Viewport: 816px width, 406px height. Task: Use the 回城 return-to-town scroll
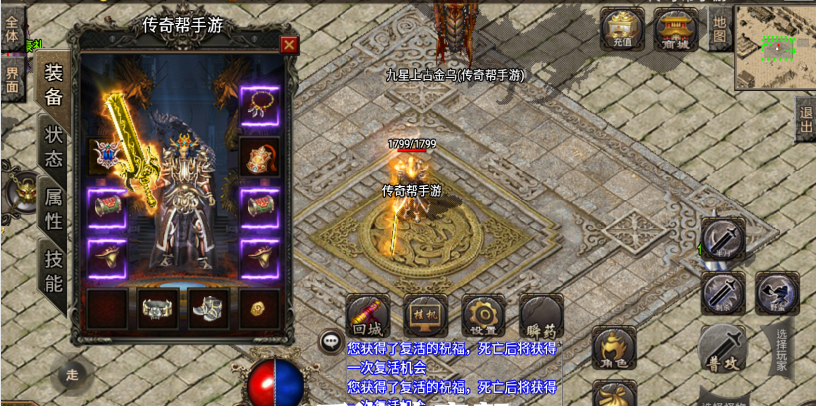[368, 316]
